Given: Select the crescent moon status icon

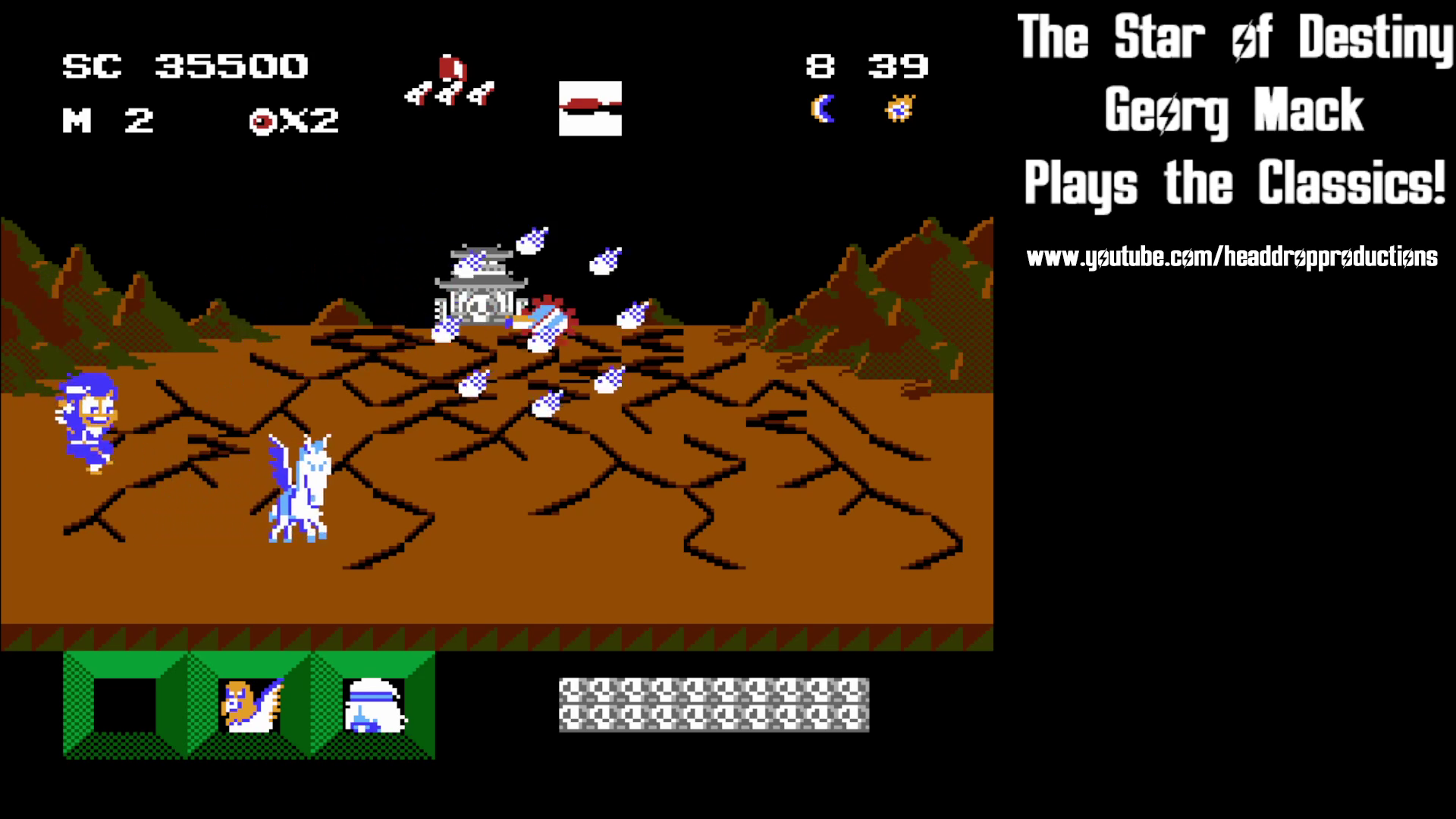Looking at the screenshot, I should (x=823, y=110).
